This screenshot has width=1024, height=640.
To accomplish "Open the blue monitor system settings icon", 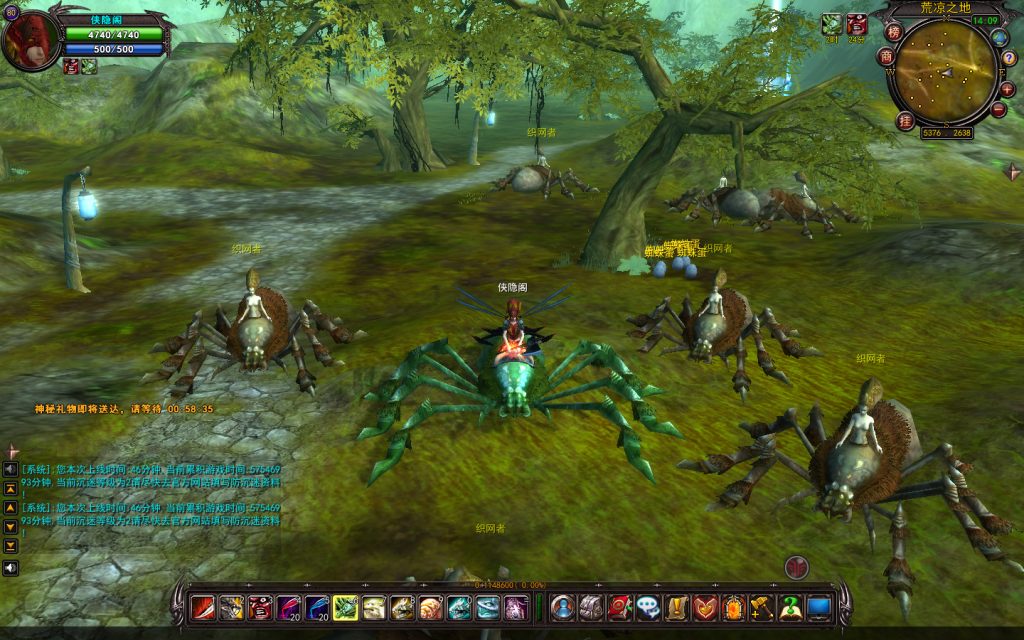I will [819, 606].
